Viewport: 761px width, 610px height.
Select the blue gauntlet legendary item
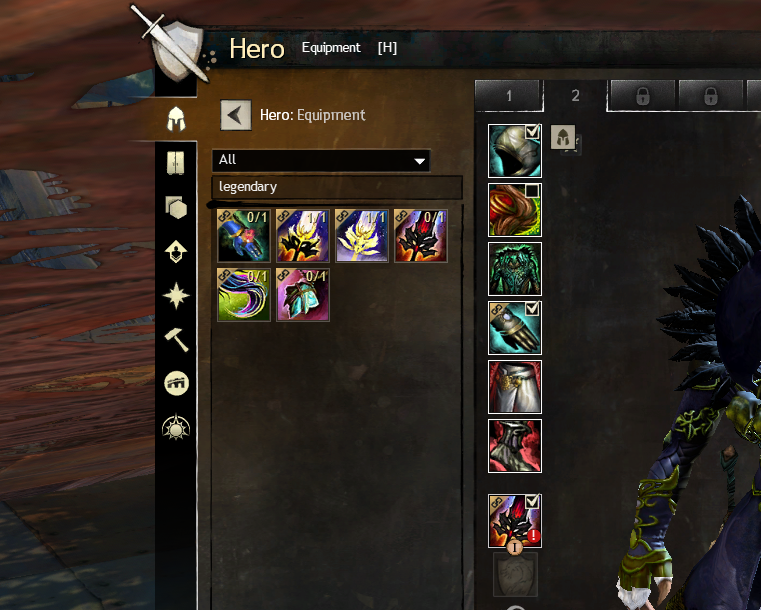pos(243,235)
